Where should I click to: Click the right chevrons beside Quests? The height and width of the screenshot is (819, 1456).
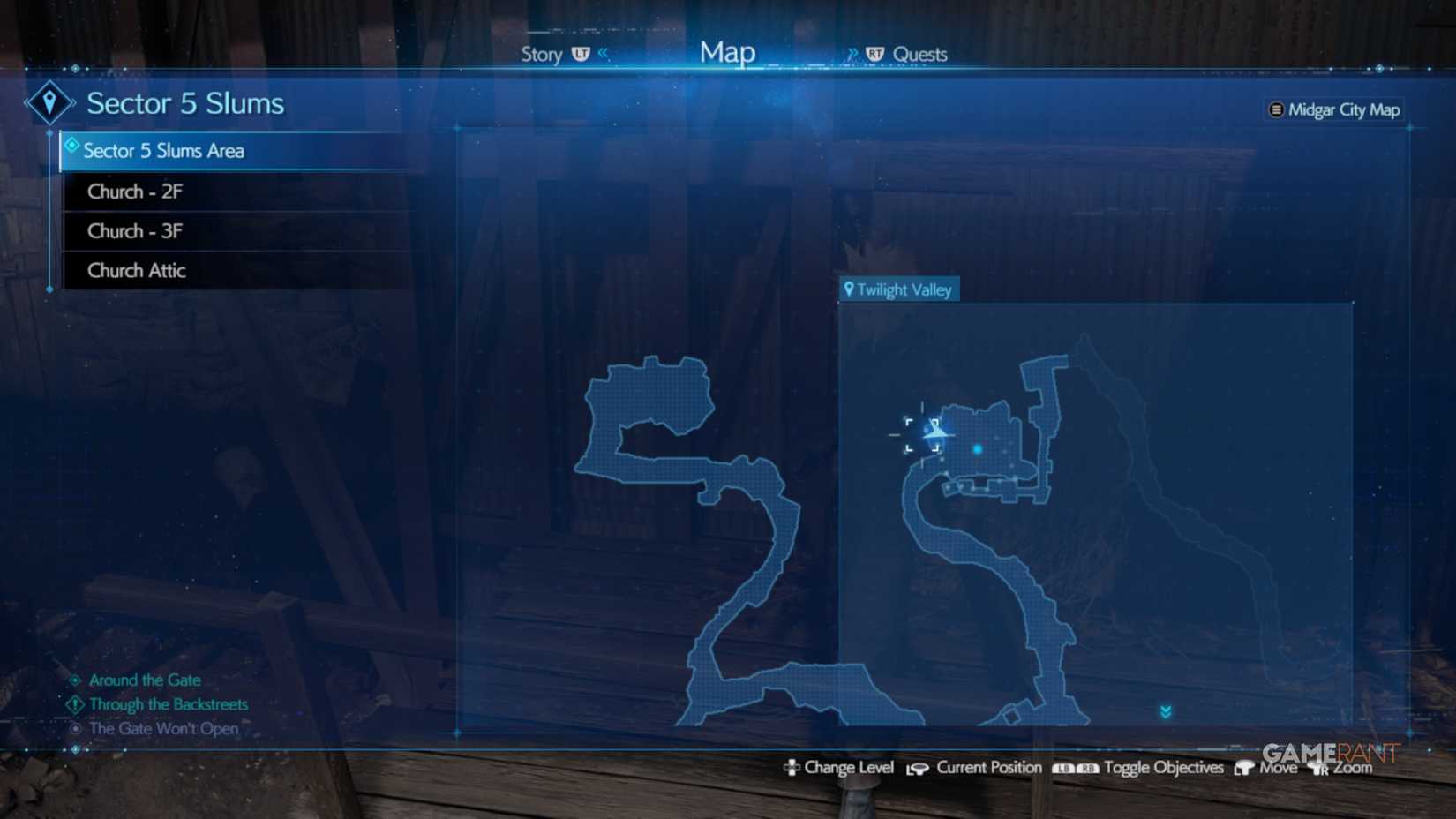point(852,53)
